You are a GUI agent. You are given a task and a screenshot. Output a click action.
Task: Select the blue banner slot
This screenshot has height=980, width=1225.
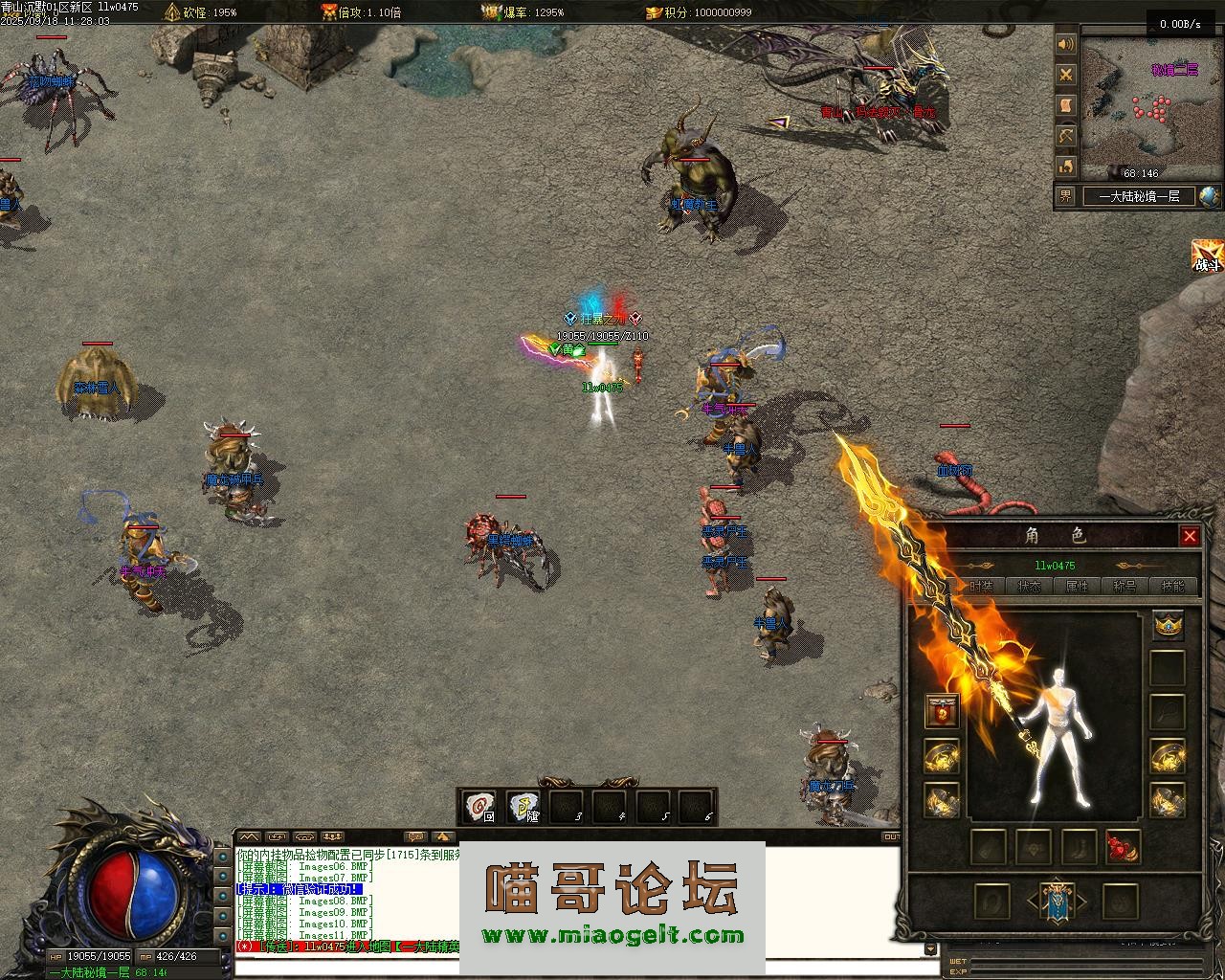1056,902
